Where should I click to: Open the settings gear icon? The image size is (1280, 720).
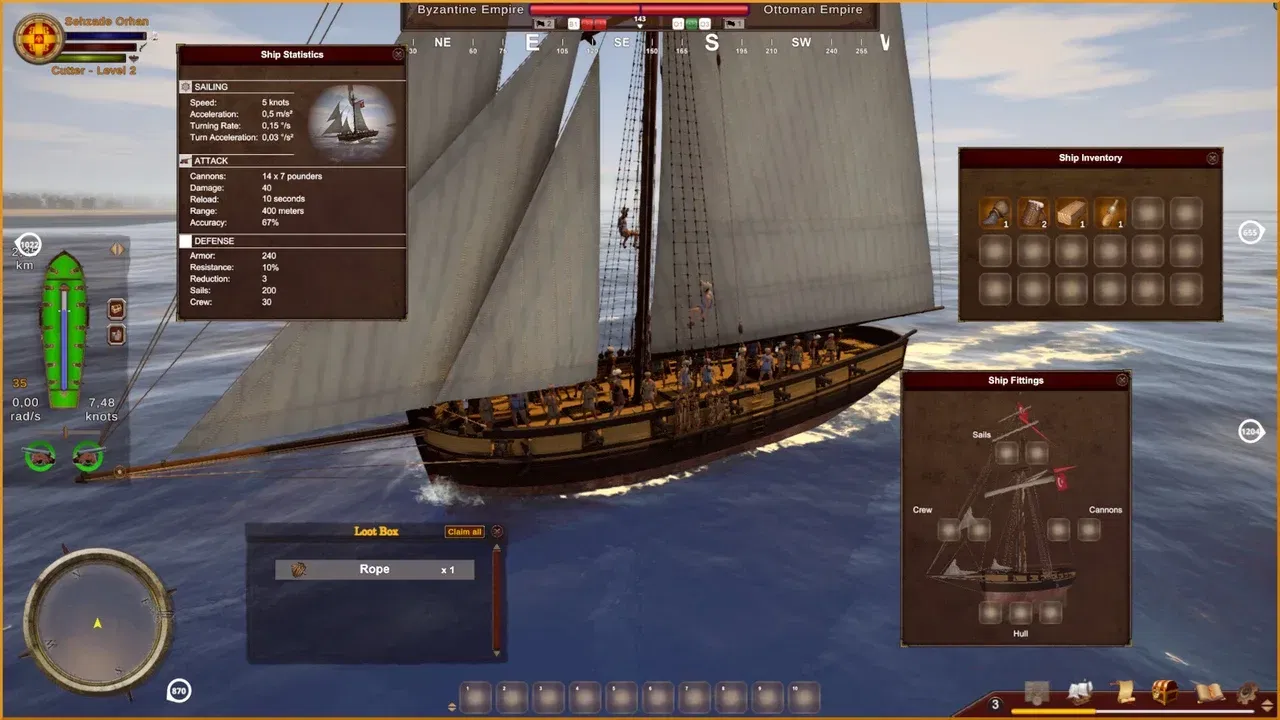[x=1244, y=690]
